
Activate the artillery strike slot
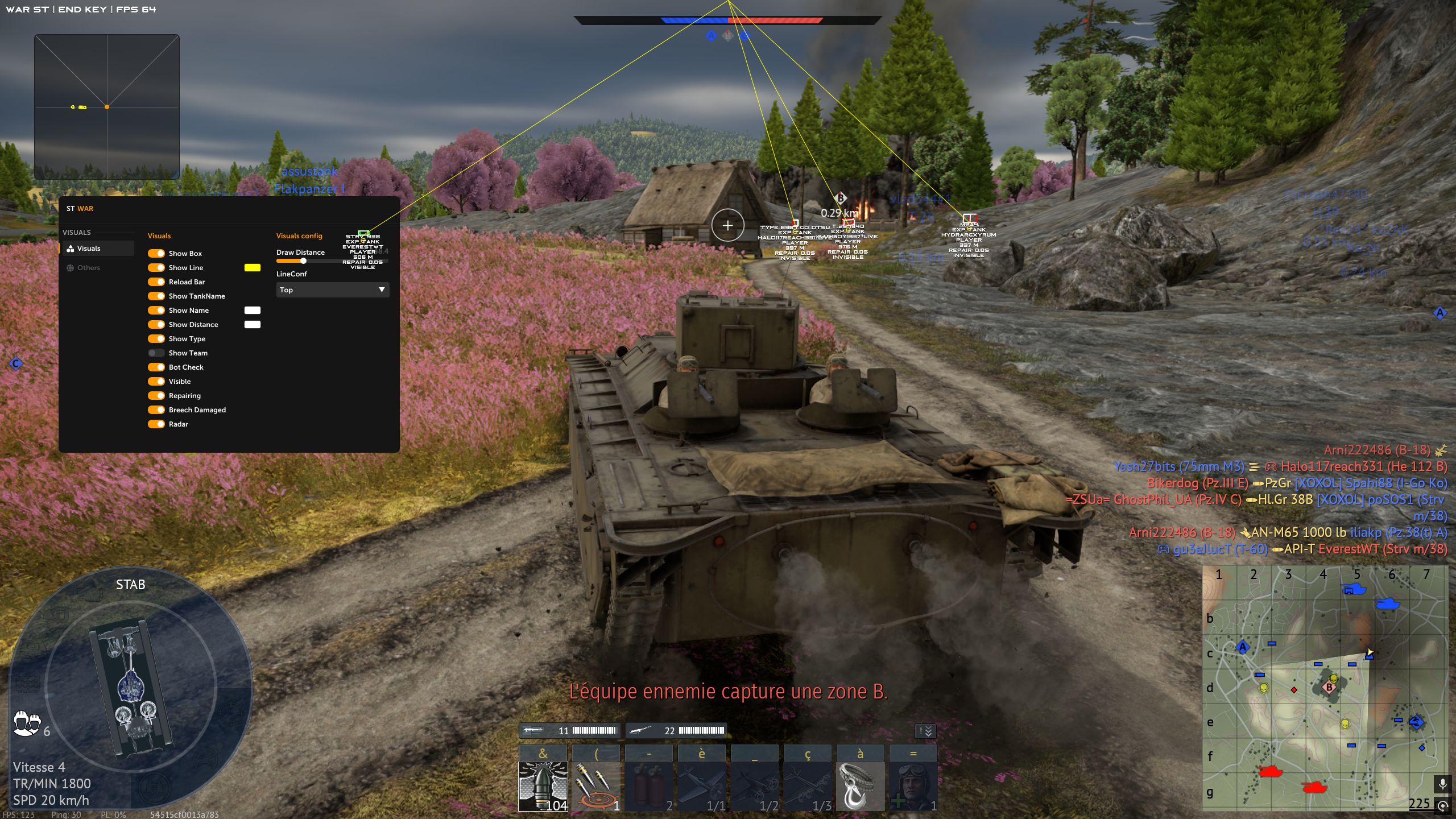[595, 785]
